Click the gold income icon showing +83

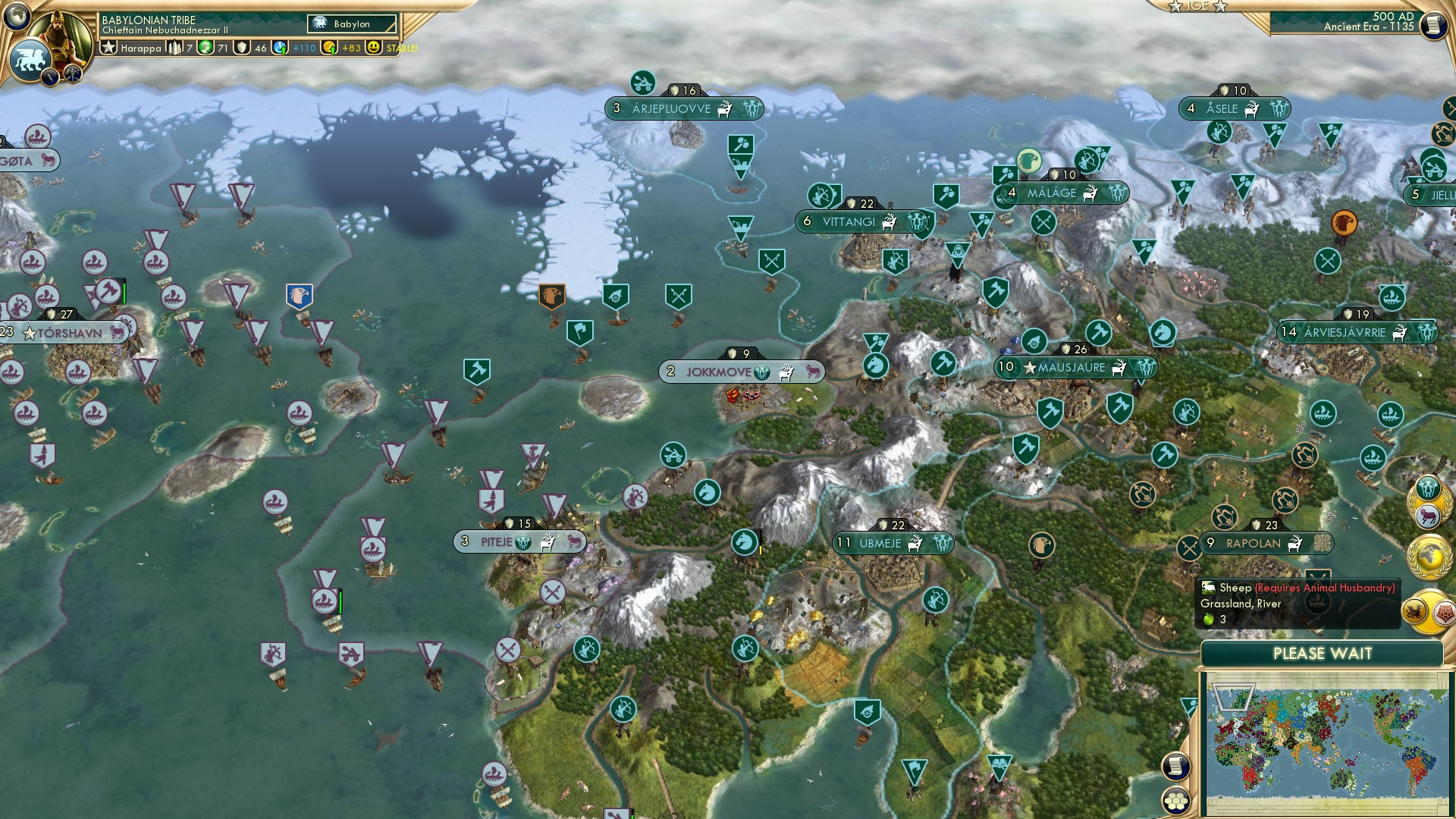[329, 48]
